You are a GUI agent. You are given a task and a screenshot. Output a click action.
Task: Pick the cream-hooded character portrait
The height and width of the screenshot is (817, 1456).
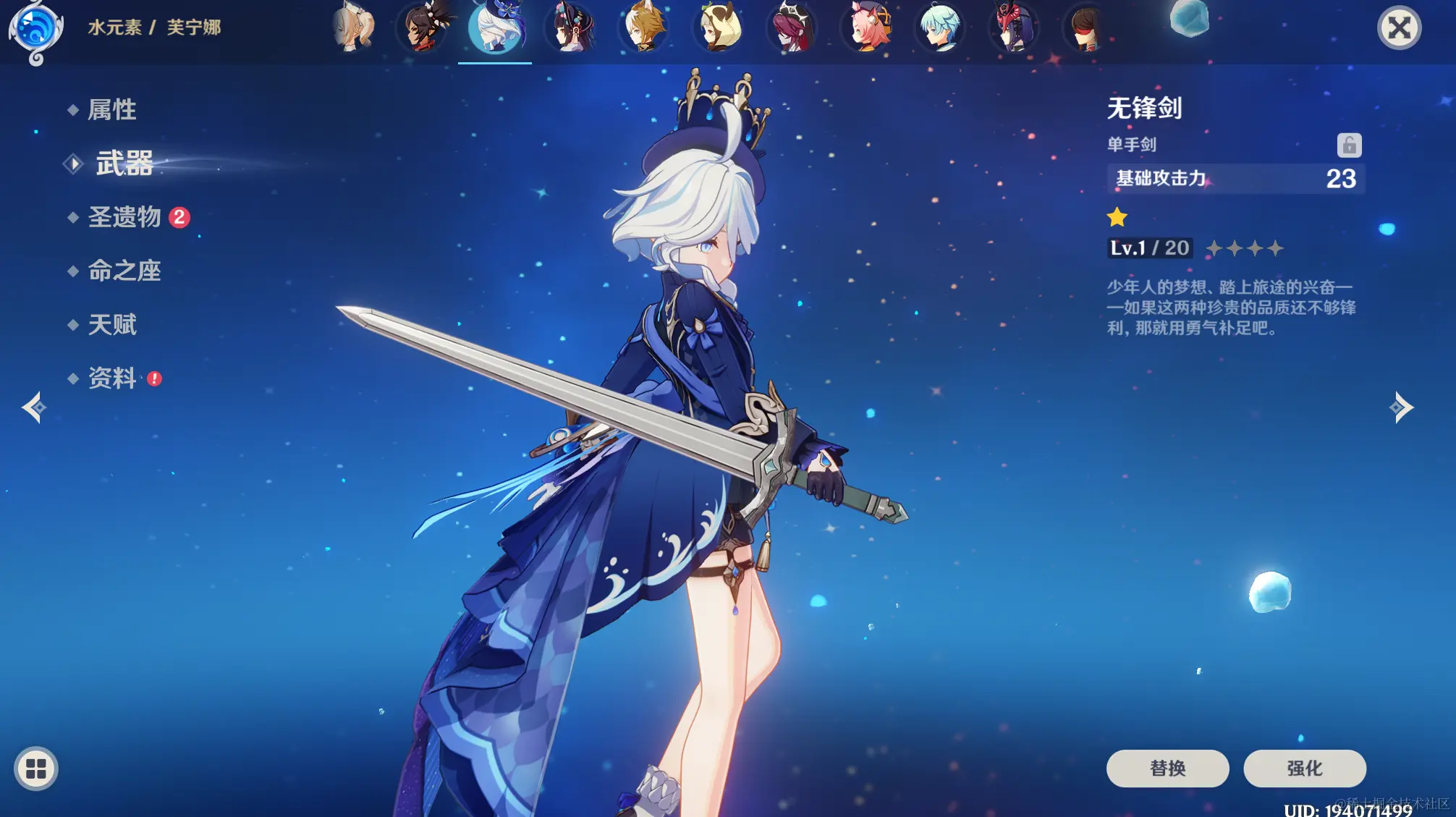pyautogui.click(x=718, y=28)
